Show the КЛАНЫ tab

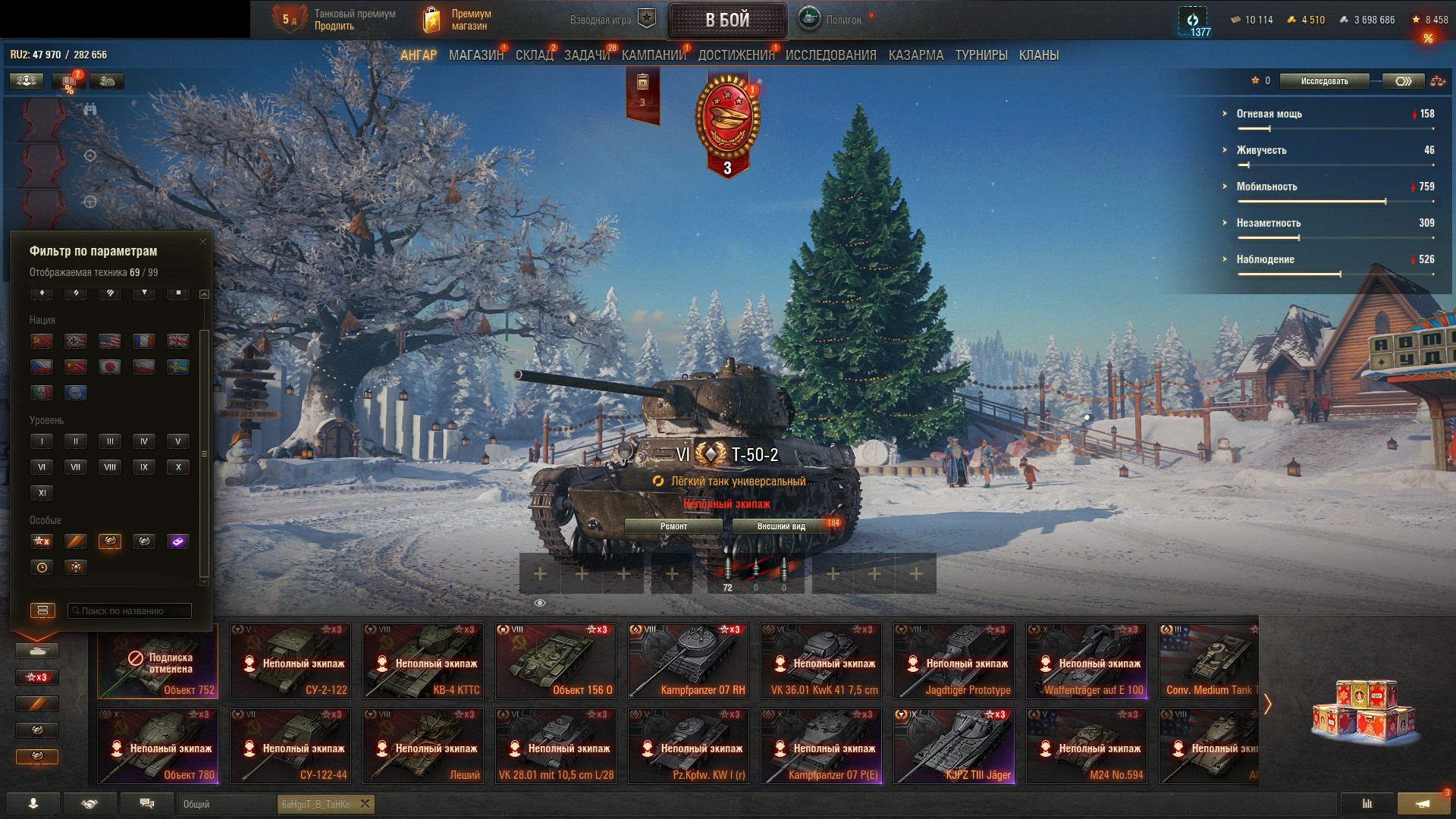1038,55
